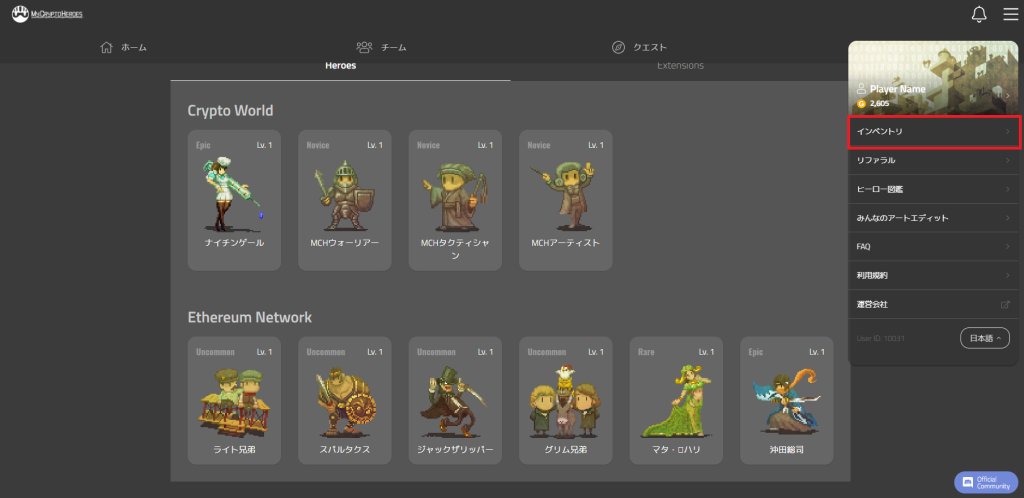Switch to the Extensions tab
Image resolution: width=1024 pixels, height=498 pixels.
coord(680,66)
